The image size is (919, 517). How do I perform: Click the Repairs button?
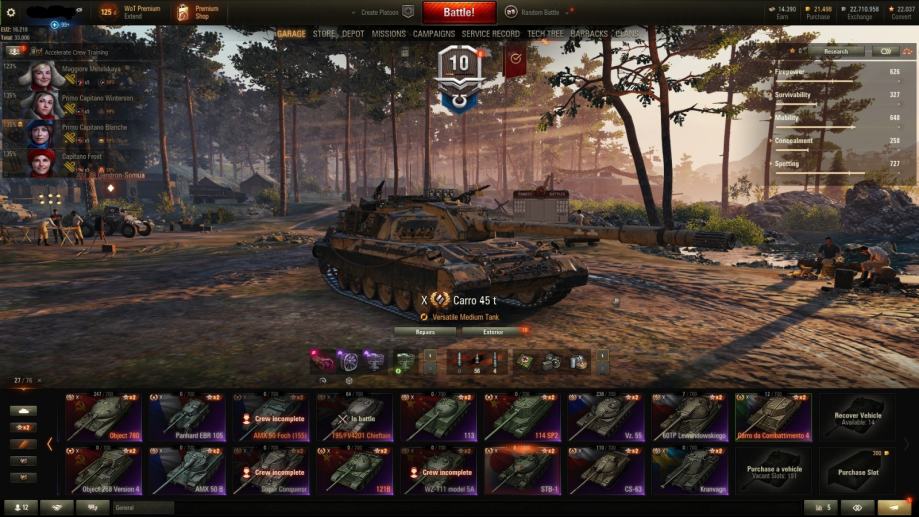pos(425,331)
